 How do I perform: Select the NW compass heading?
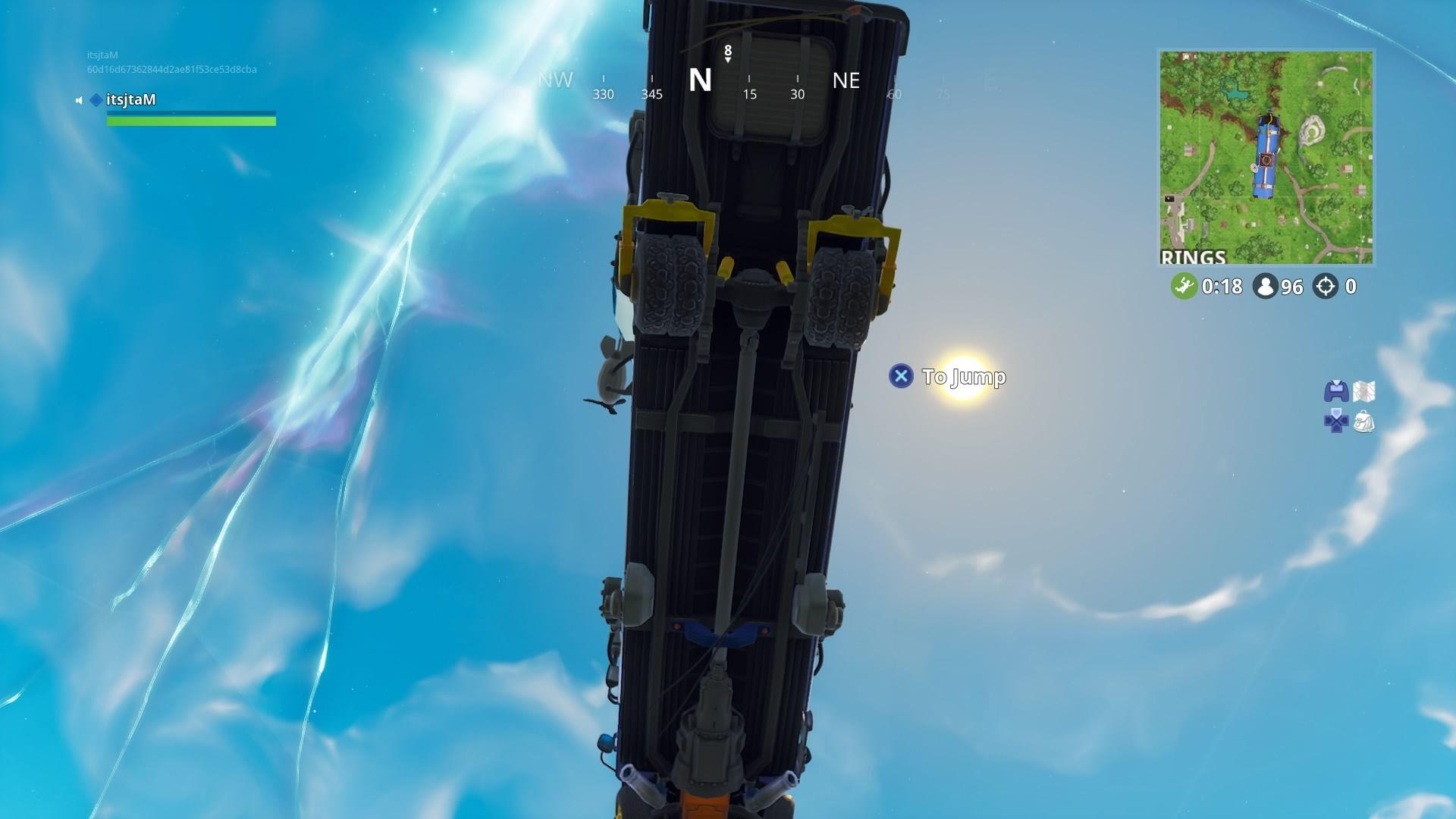point(556,80)
